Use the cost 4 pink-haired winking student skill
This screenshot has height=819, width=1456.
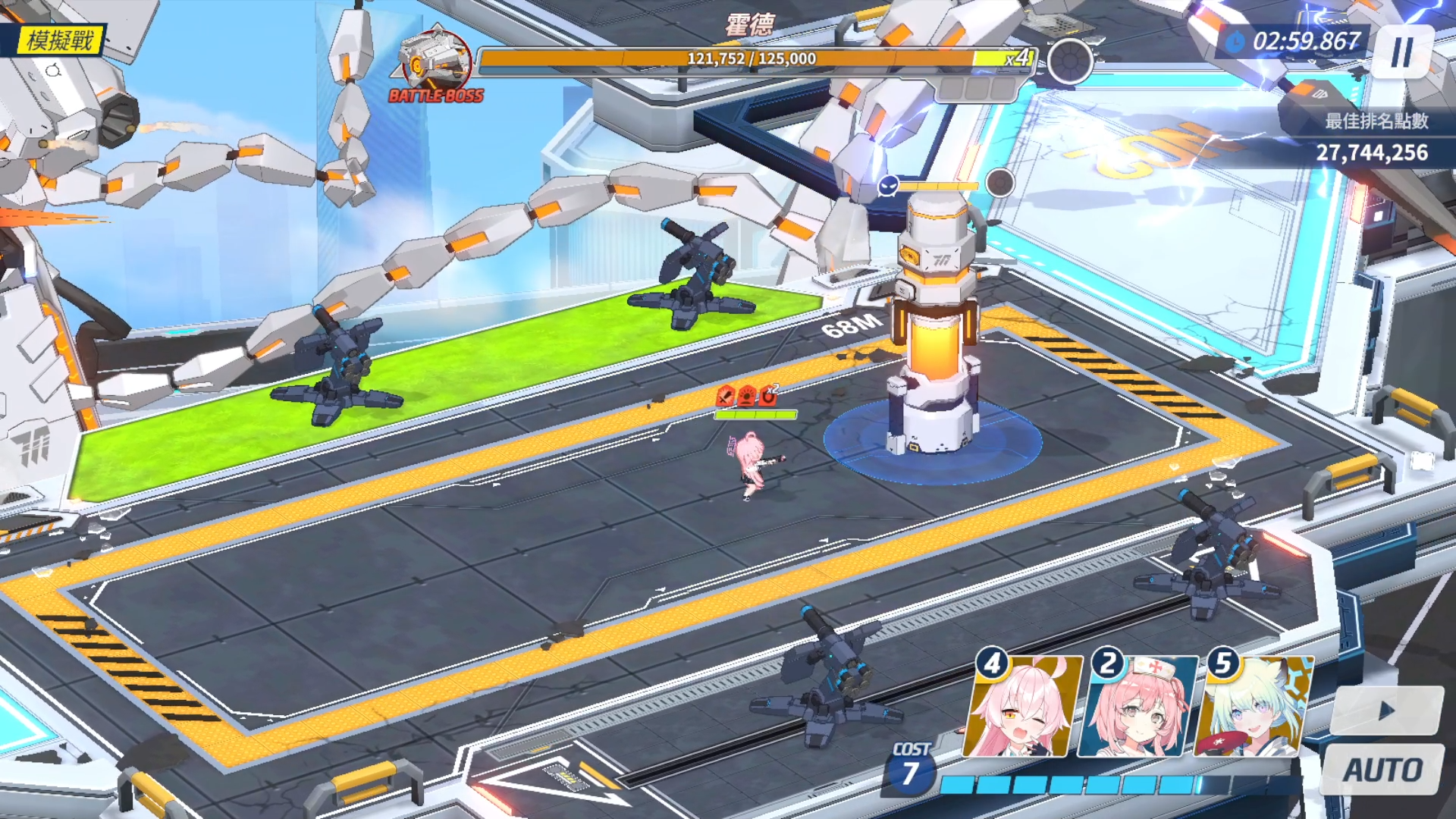click(1021, 708)
